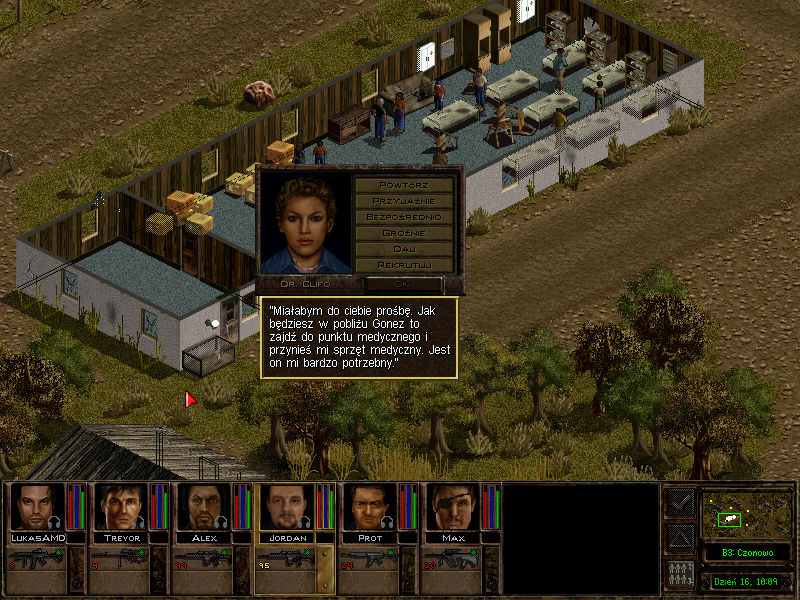Screen dimensions: 800x600
Task: Select the Rekrutuj option
Action: [x=404, y=265]
